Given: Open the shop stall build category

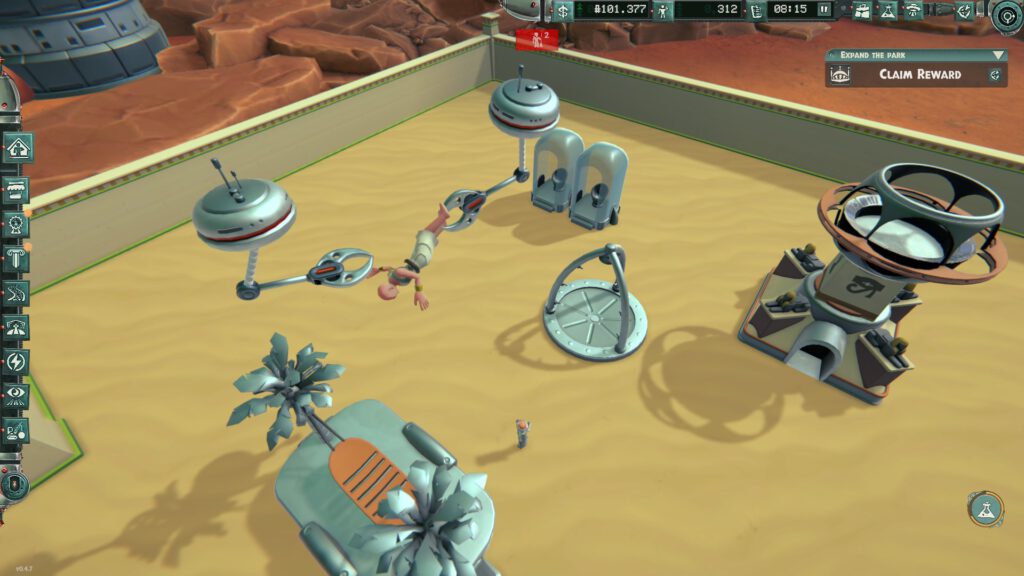Looking at the screenshot, I should (x=17, y=190).
